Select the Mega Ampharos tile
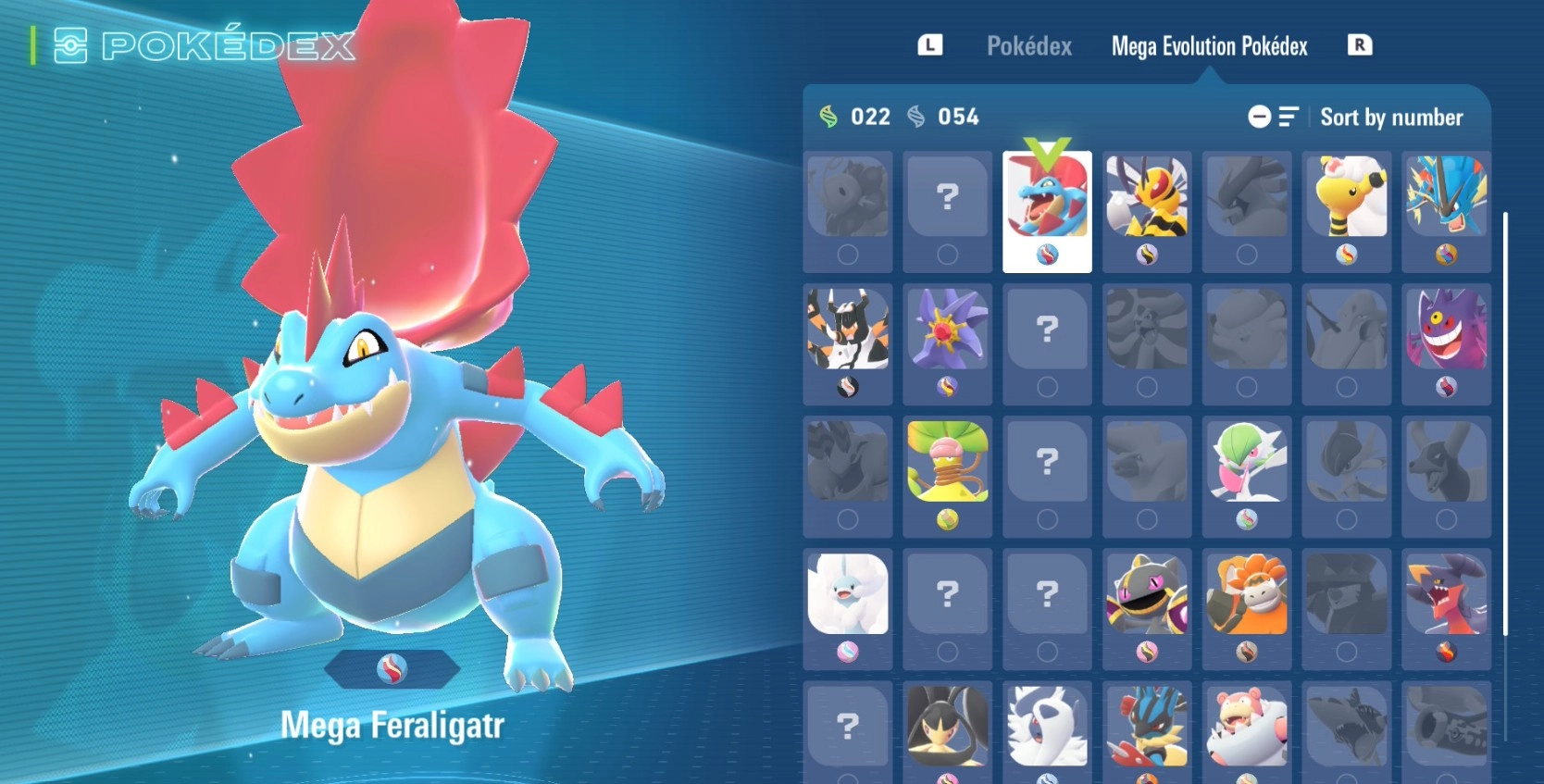This screenshot has height=784, width=1544. [1347, 211]
